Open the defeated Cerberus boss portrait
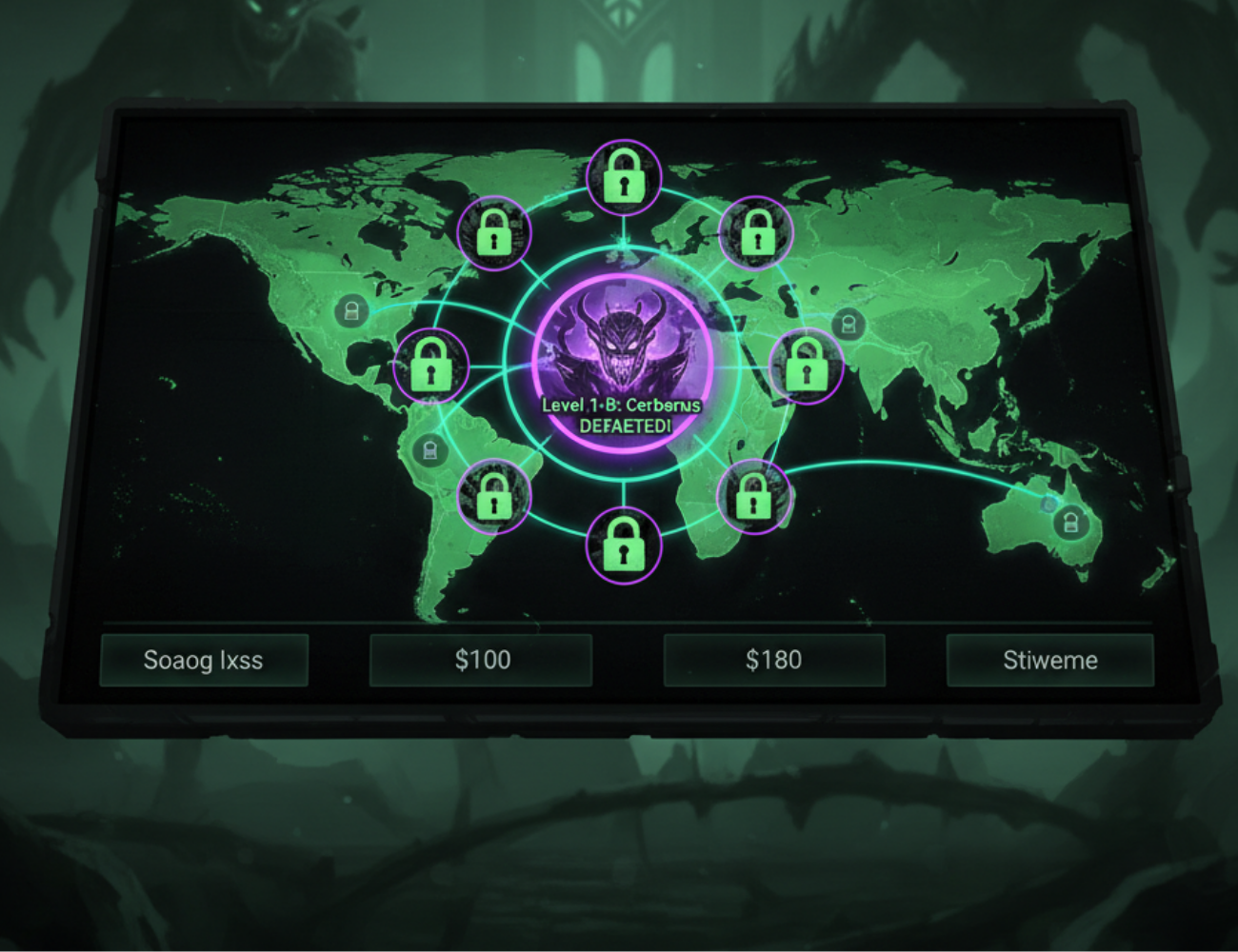 [x=621, y=347]
